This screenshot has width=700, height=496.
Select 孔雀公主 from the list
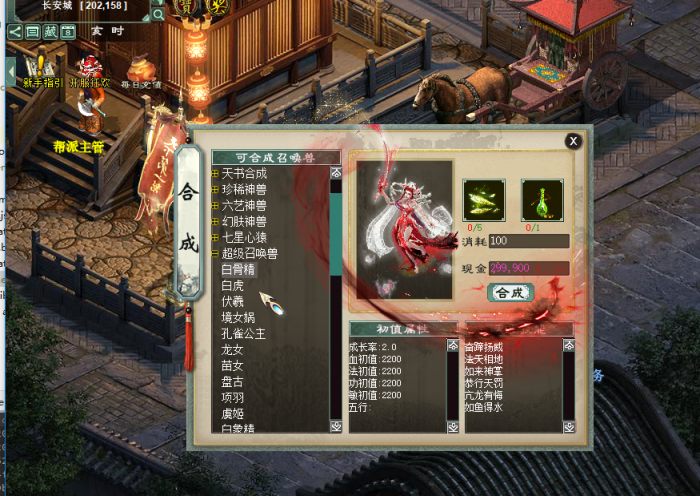pos(243,333)
